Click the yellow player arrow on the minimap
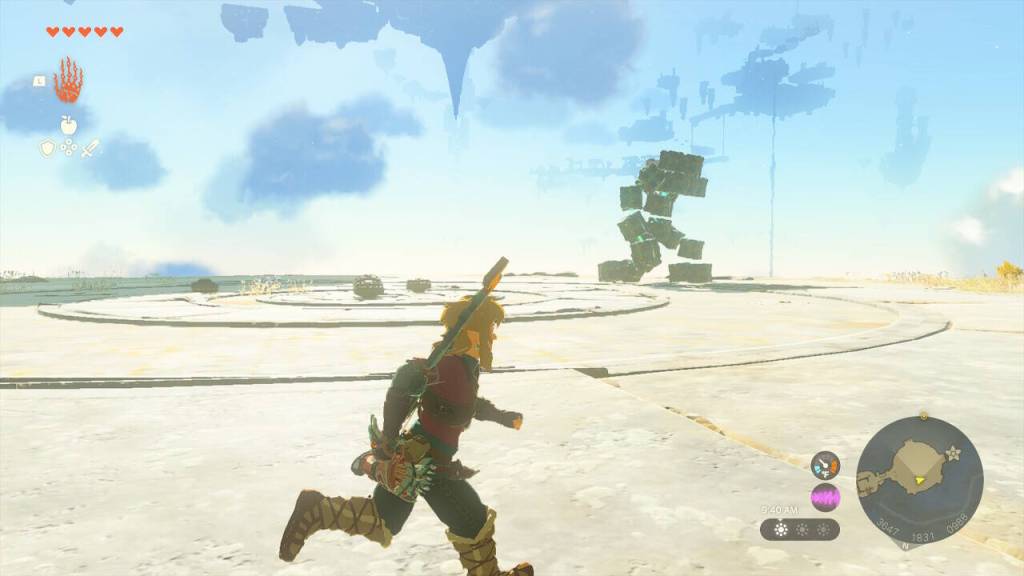 coord(918,481)
